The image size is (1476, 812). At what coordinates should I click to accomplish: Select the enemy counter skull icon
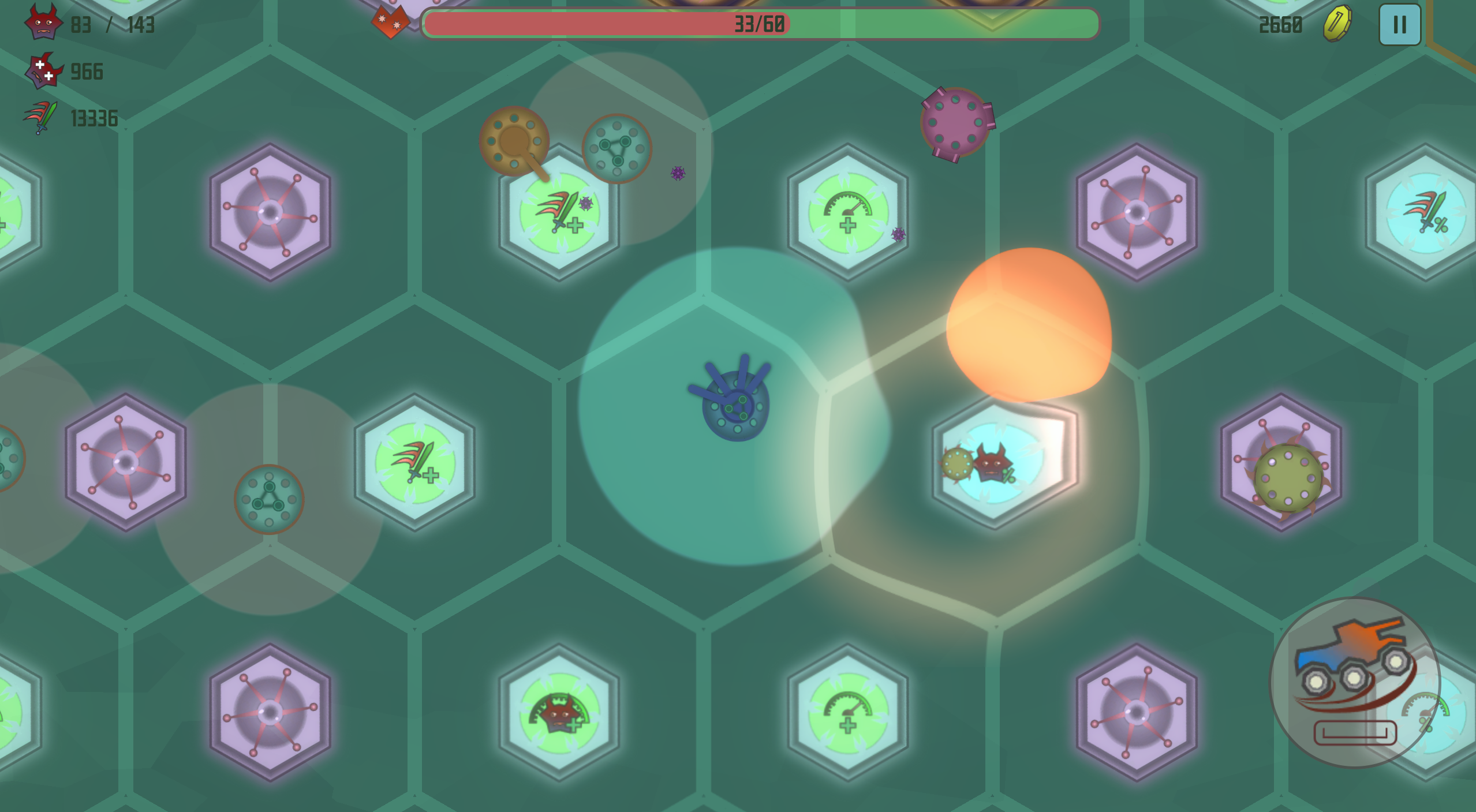click(x=44, y=24)
